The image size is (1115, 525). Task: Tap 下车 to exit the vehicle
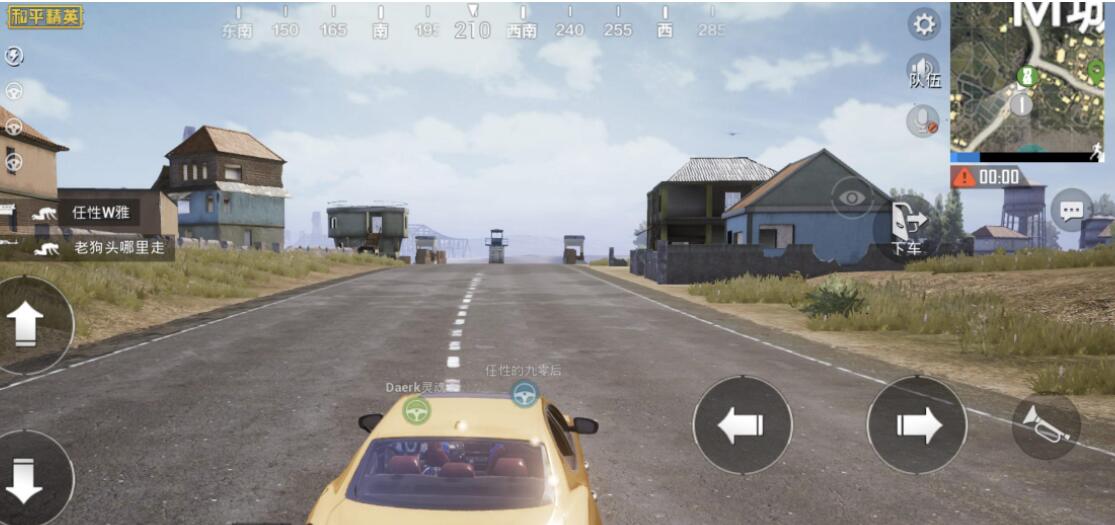point(907,227)
